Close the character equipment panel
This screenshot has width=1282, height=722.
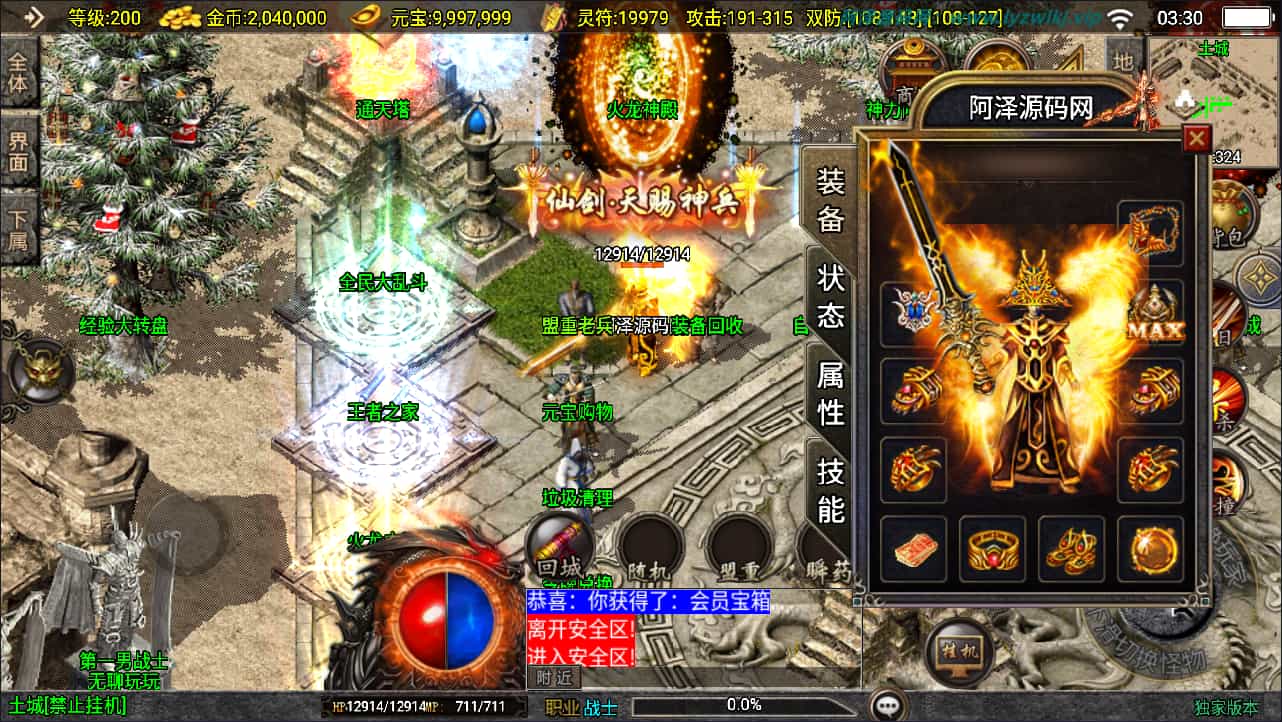point(1195,139)
